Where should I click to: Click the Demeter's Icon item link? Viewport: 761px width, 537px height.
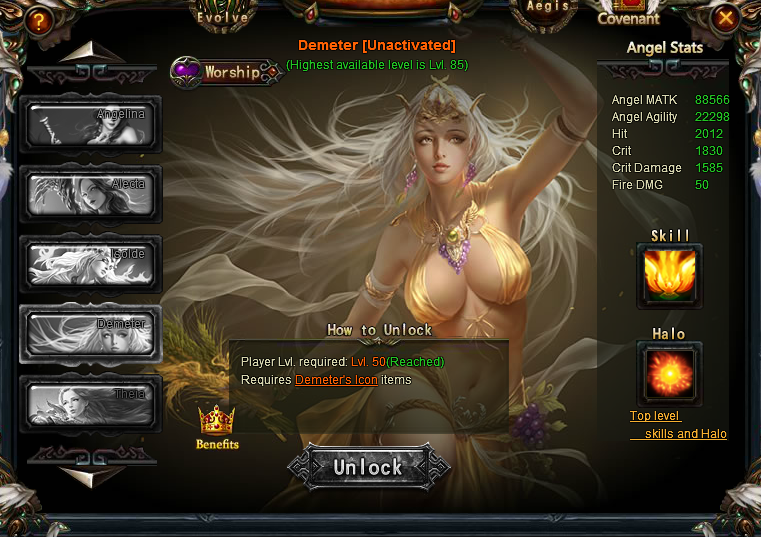(336, 380)
